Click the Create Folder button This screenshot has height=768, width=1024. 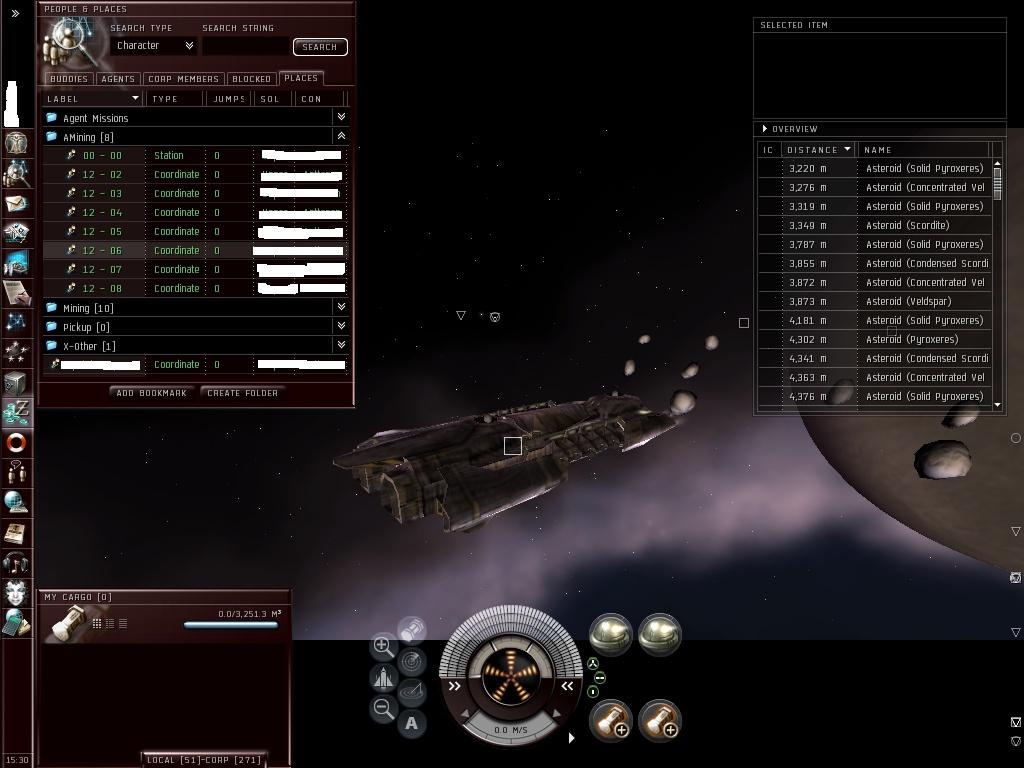point(242,393)
